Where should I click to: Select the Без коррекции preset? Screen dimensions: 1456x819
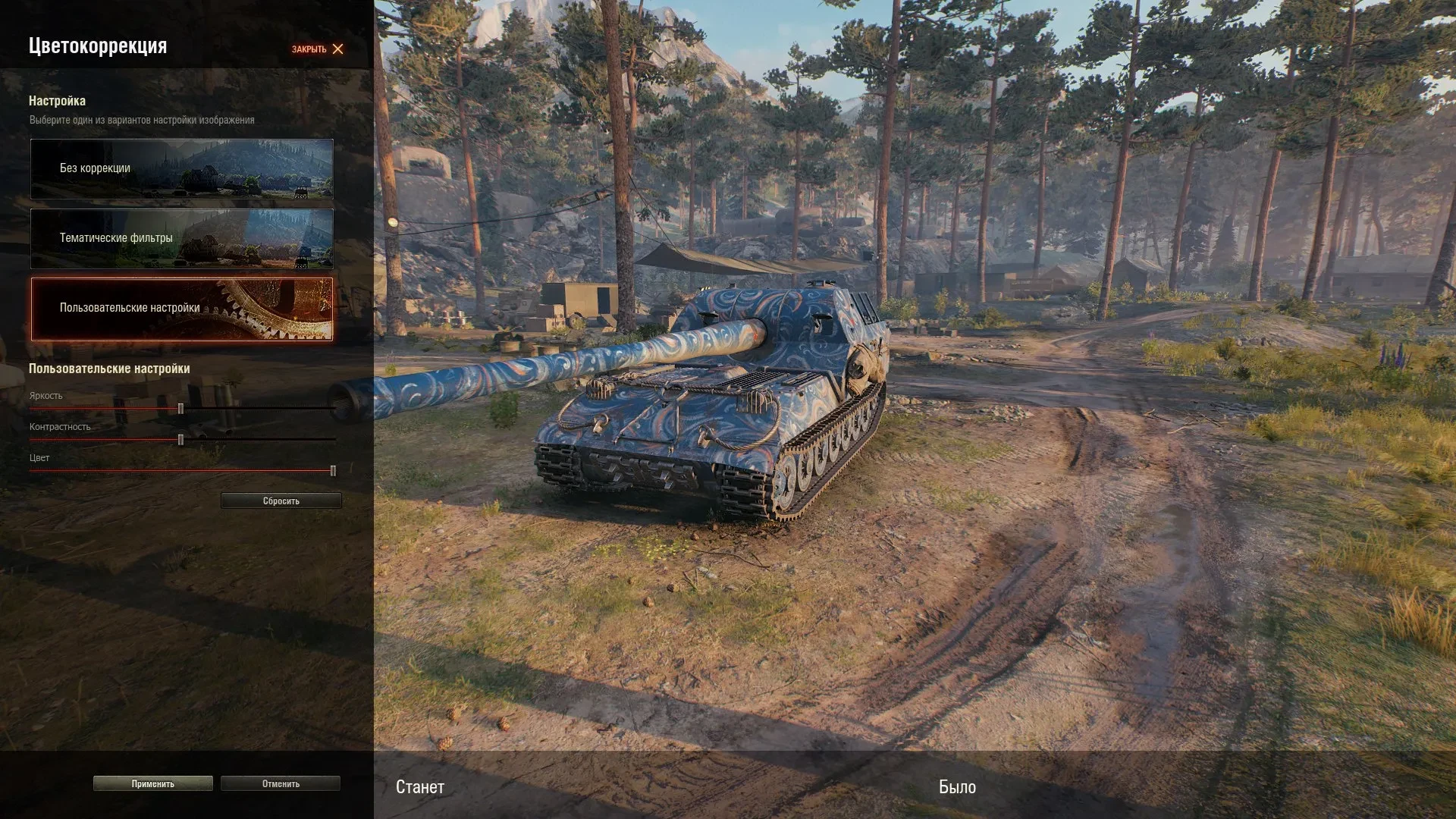[x=181, y=168]
